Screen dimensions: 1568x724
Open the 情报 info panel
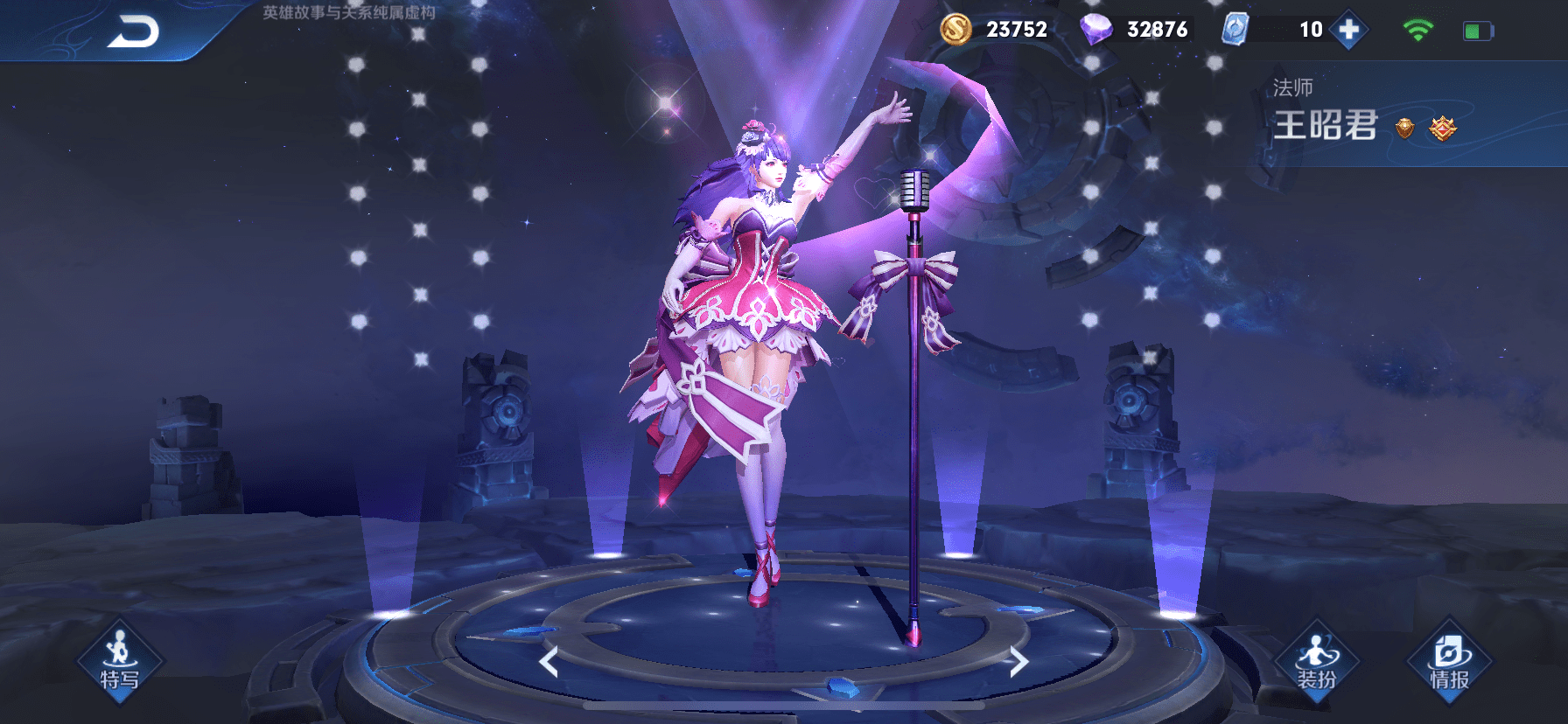click(x=1449, y=661)
